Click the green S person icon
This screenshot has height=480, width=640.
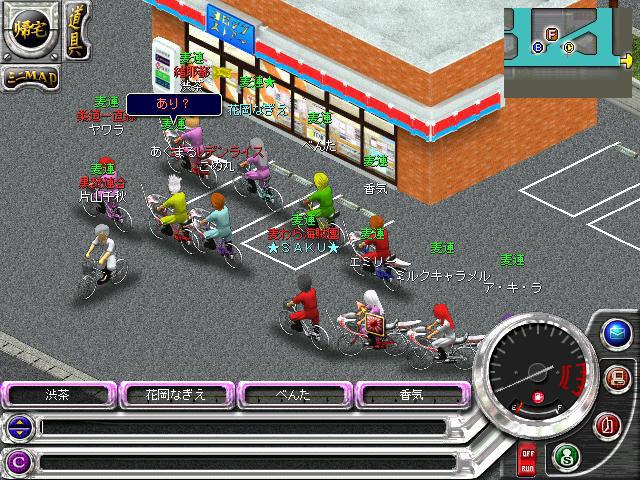coord(565,456)
